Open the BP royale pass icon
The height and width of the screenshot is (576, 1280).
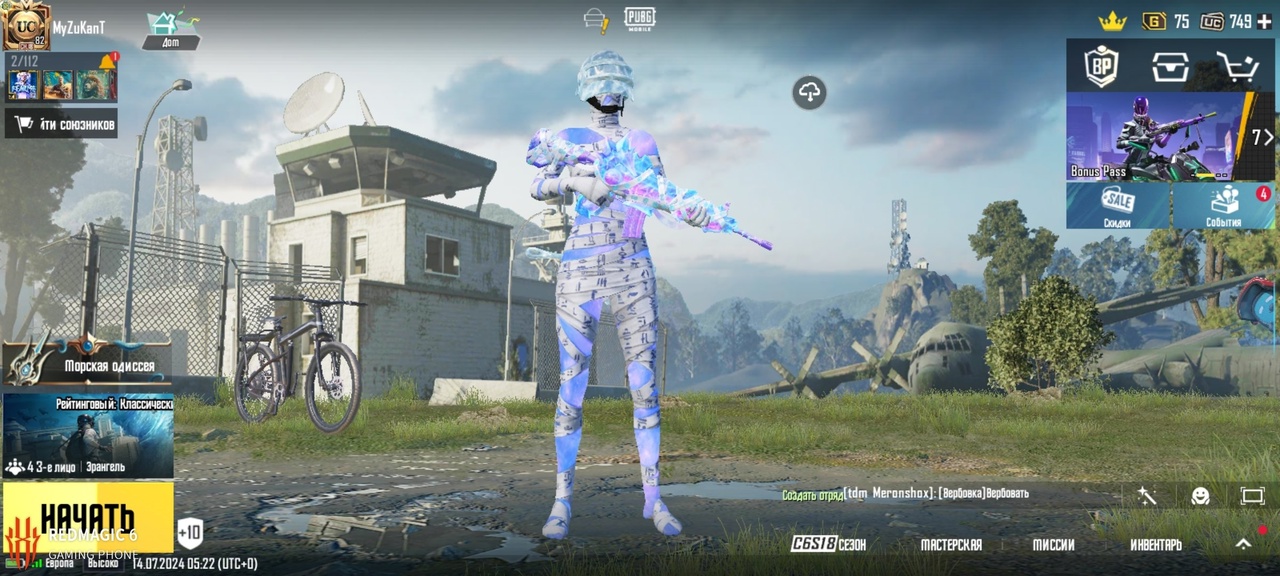(1101, 66)
